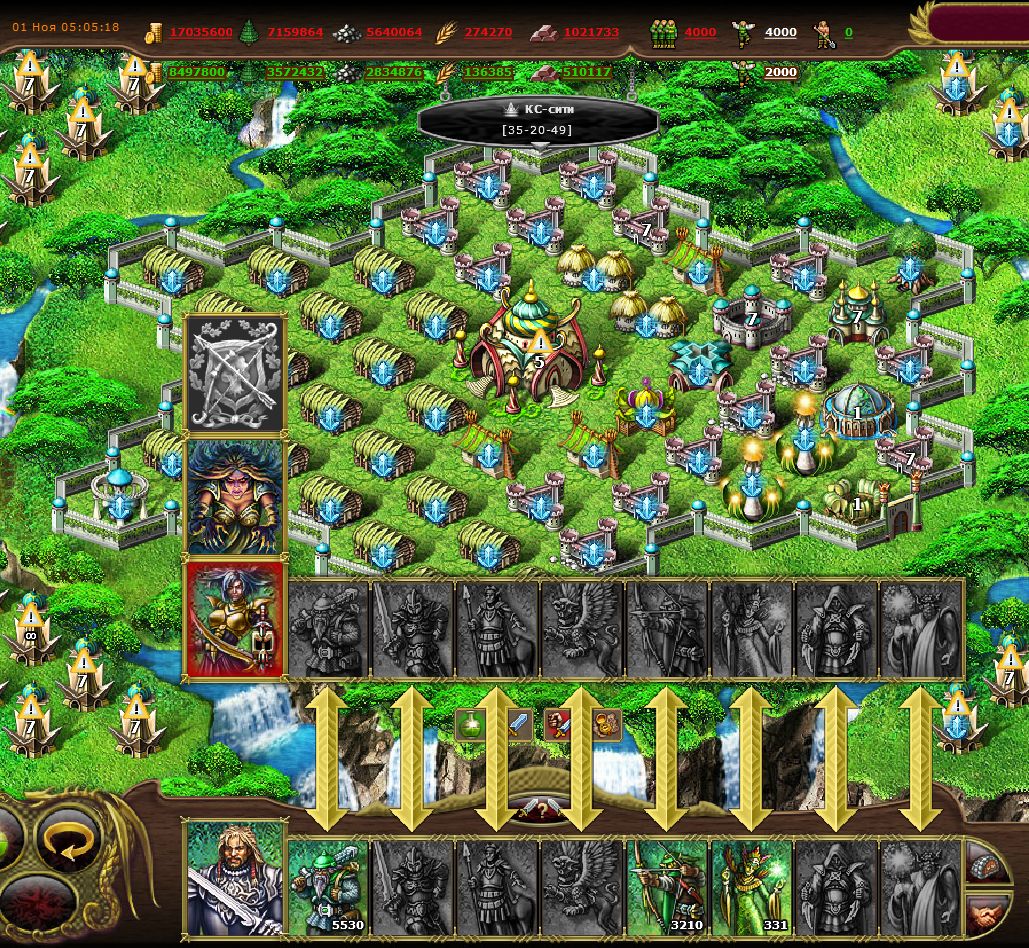Use the green potion icon
This screenshot has width=1029, height=948.
(470, 725)
